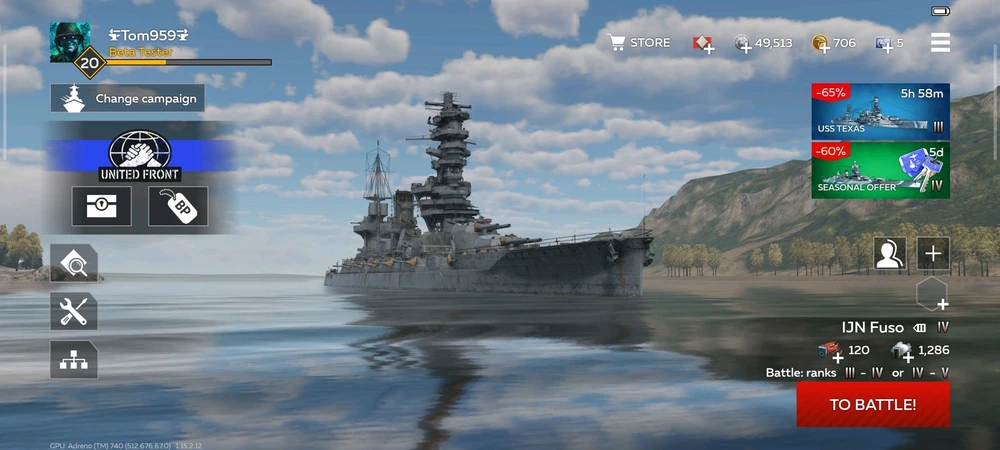
Task: Click Tom959's player avatar
Action: click(70, 42)
